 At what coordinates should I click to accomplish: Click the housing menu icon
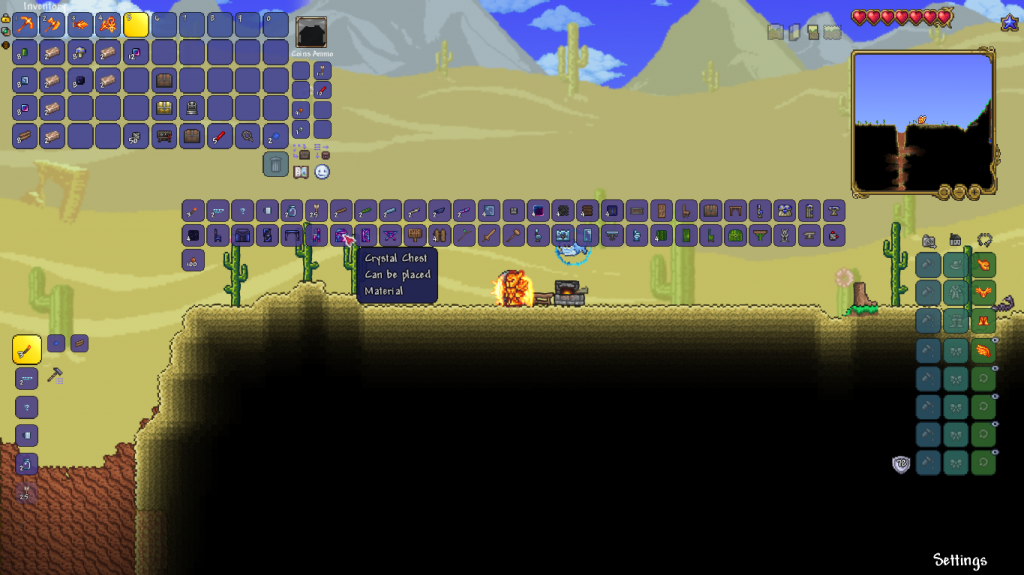tap(954, 240)
